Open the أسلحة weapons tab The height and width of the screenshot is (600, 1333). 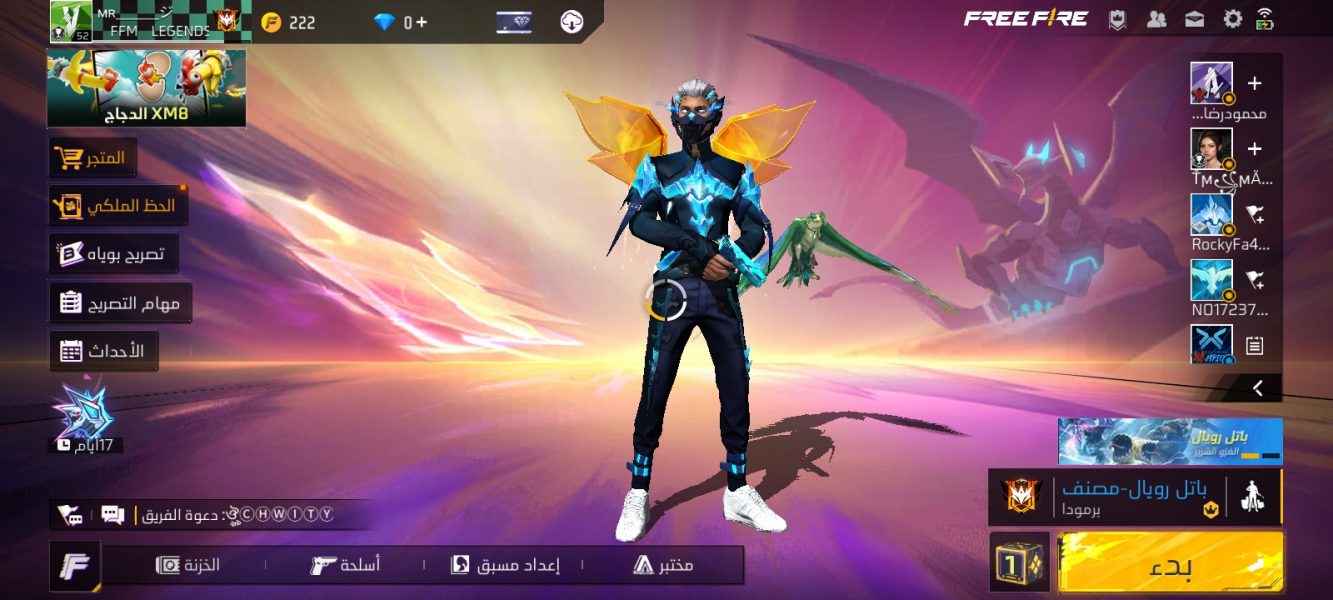[x=345, y=565]
